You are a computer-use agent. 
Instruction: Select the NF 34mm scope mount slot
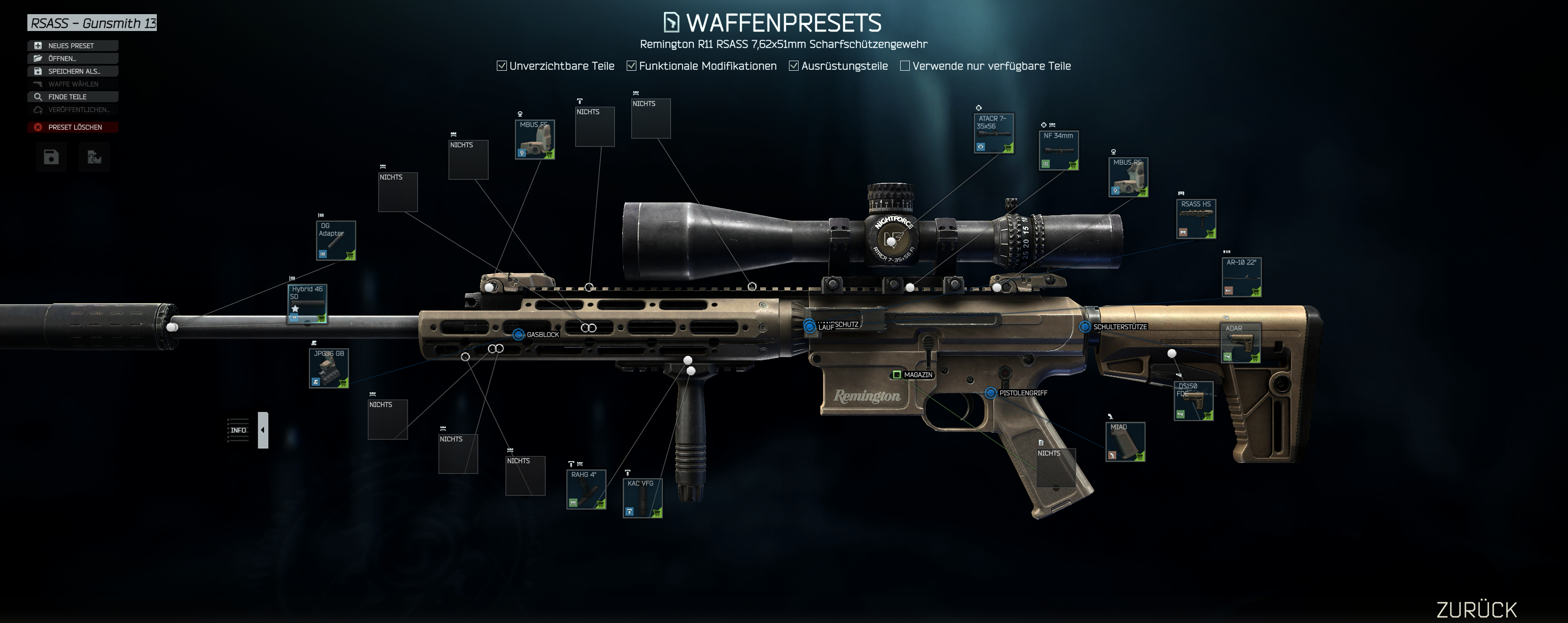point(1058,151)
